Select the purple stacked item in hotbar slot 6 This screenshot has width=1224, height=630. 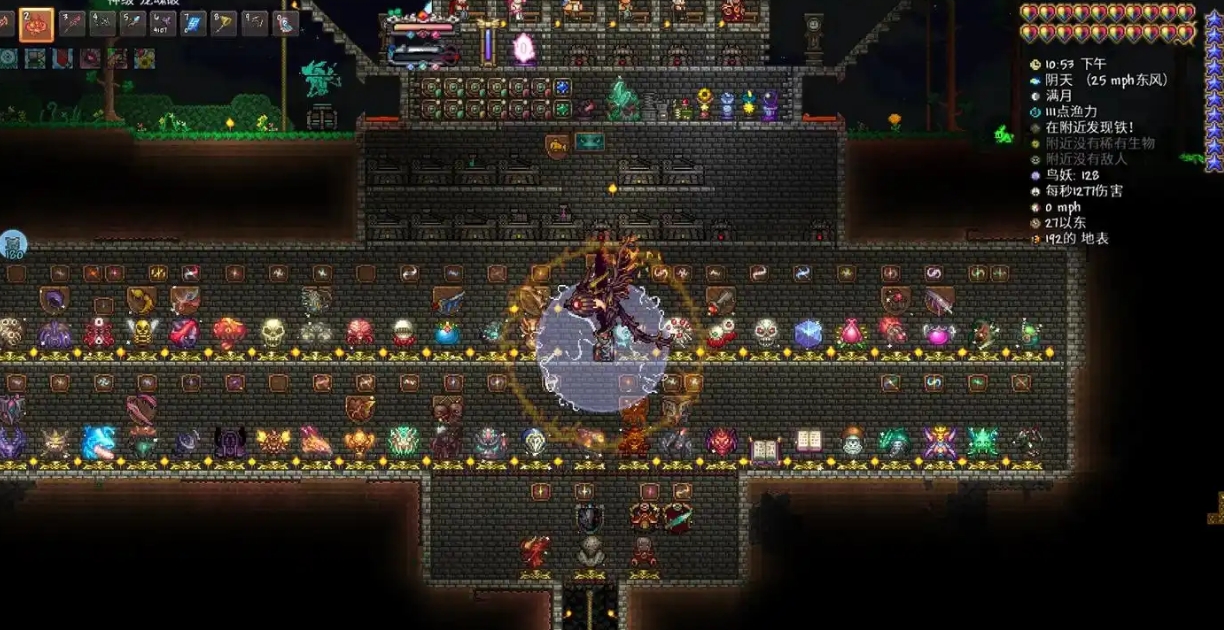tap(163, 22)
